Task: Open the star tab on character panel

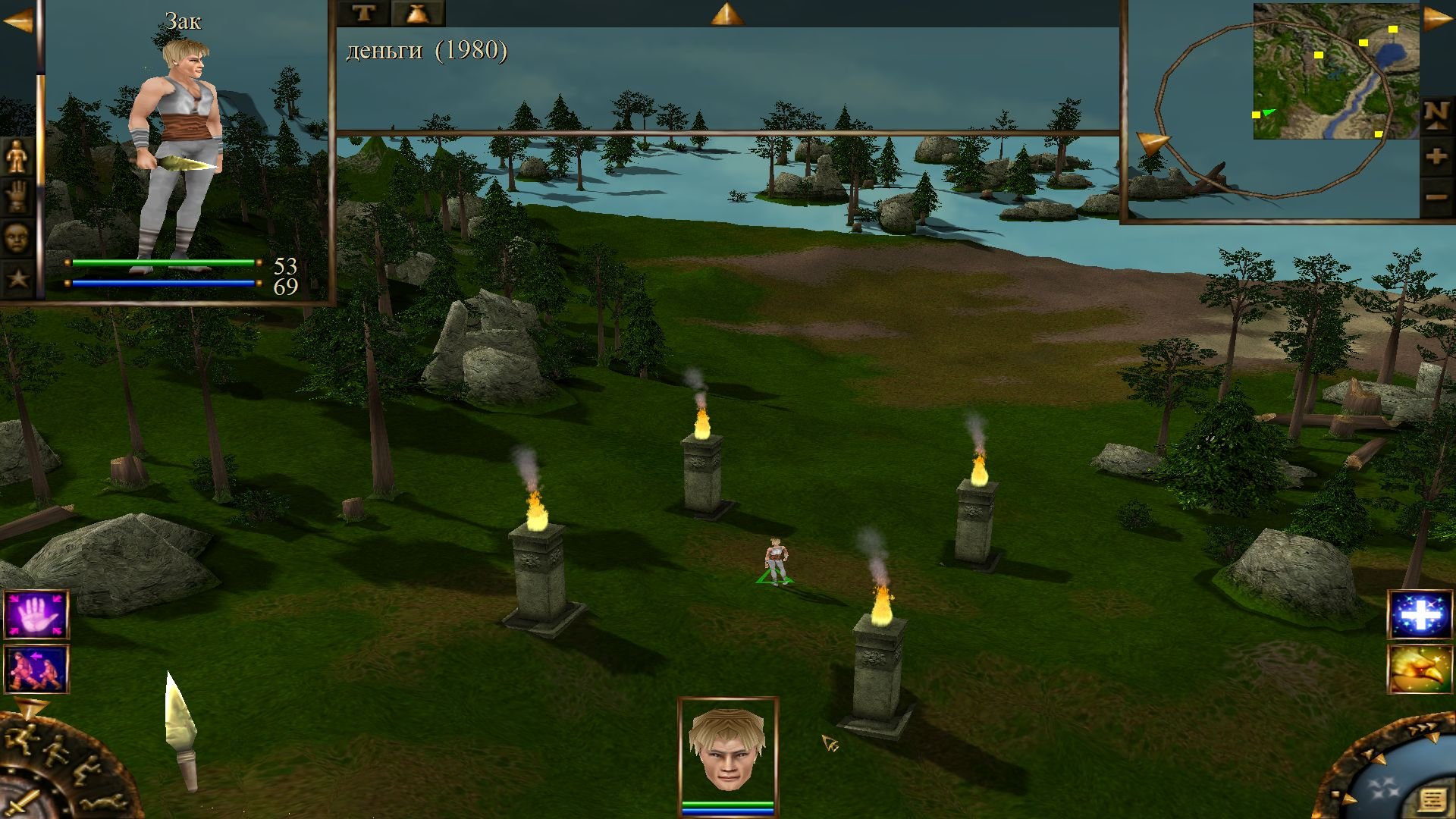Action: coord(17,278)
